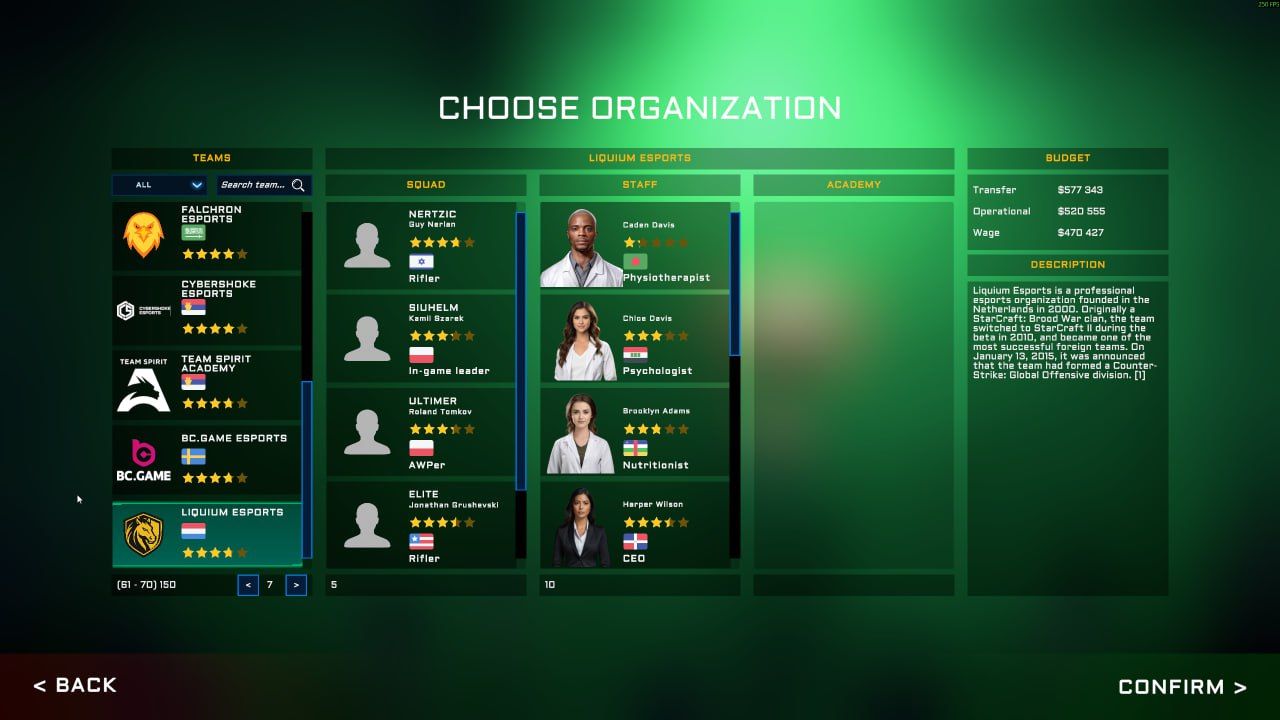Click the magnifier icon in the search bar

299,185
